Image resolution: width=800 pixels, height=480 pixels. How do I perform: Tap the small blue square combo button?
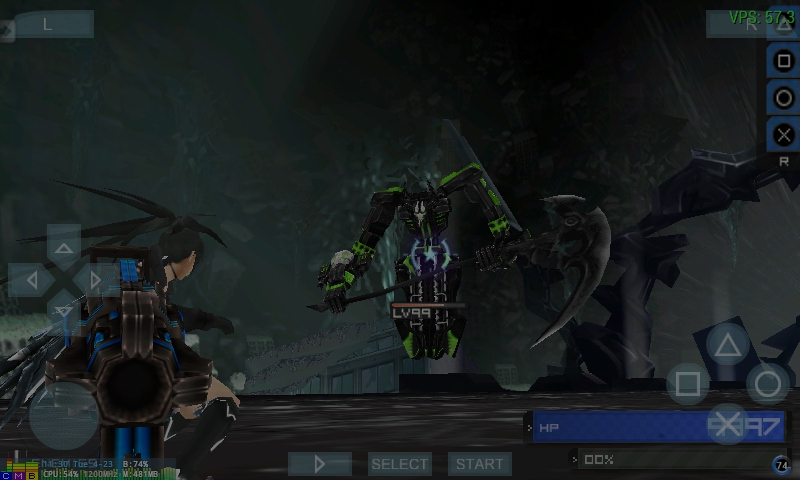(x=784, y=61)
